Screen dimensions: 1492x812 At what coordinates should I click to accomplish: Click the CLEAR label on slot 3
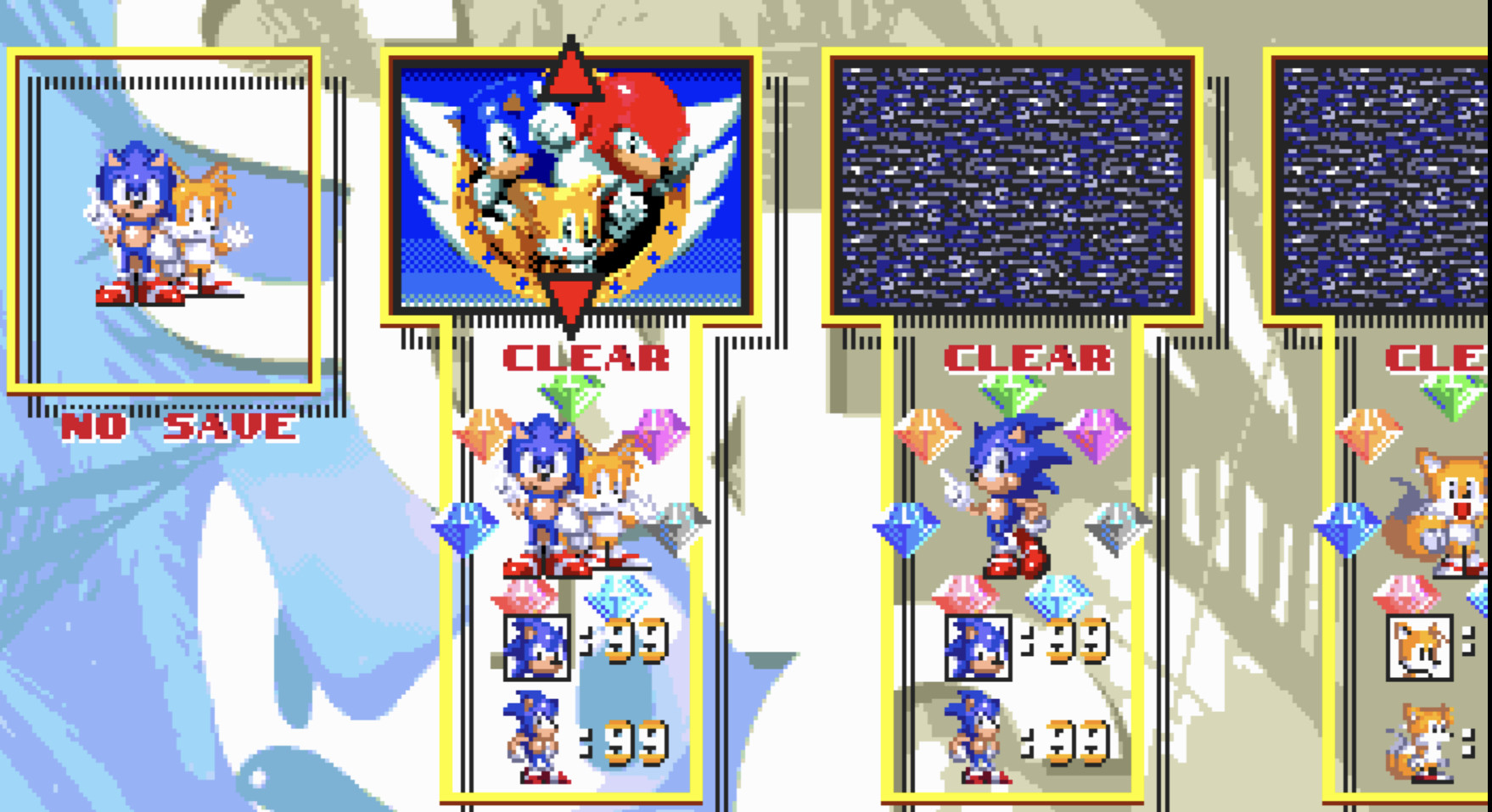pyautogui.click(x=1027, y=356)
